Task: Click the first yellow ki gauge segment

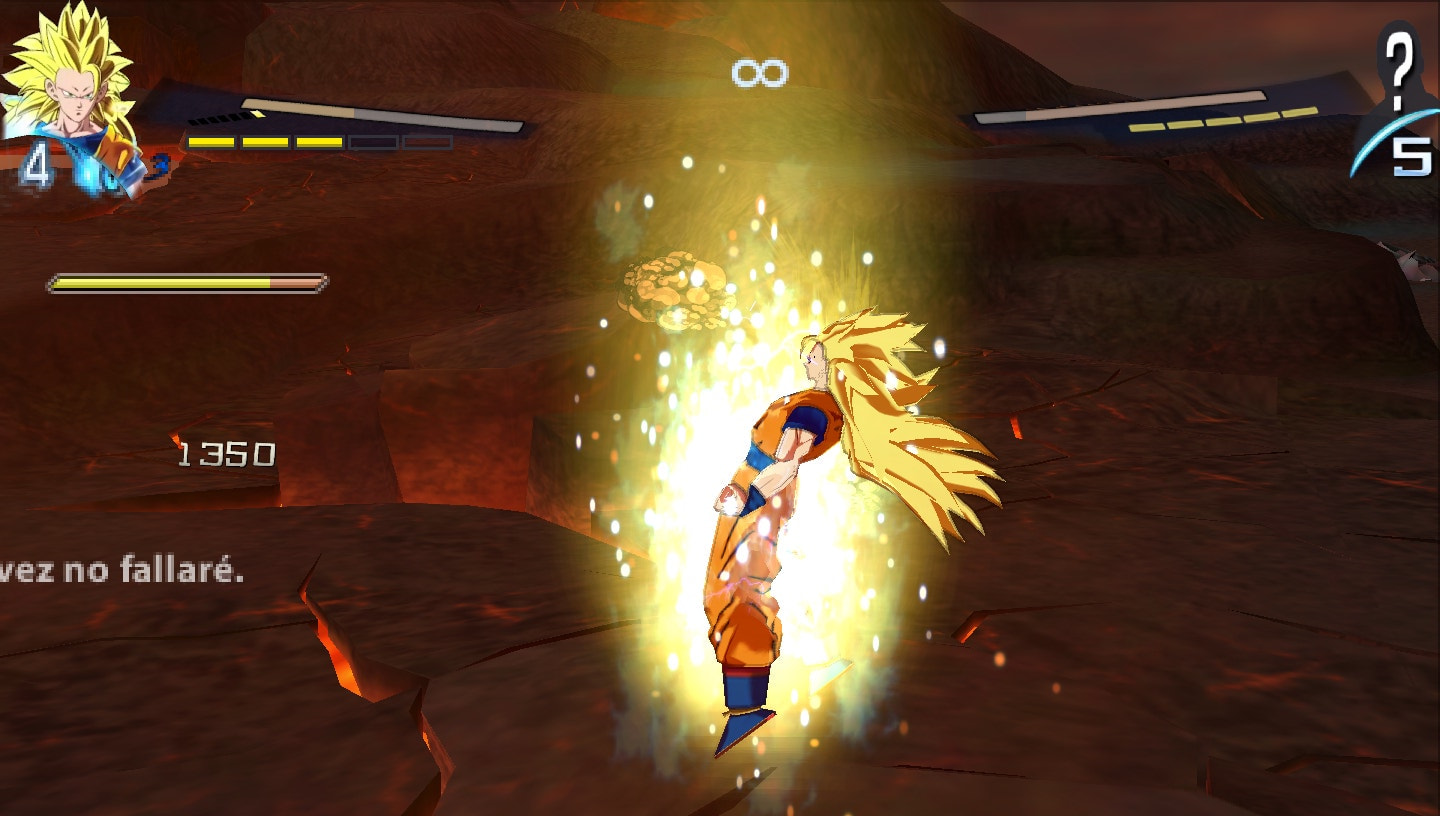Action: (x=210, y=141)
